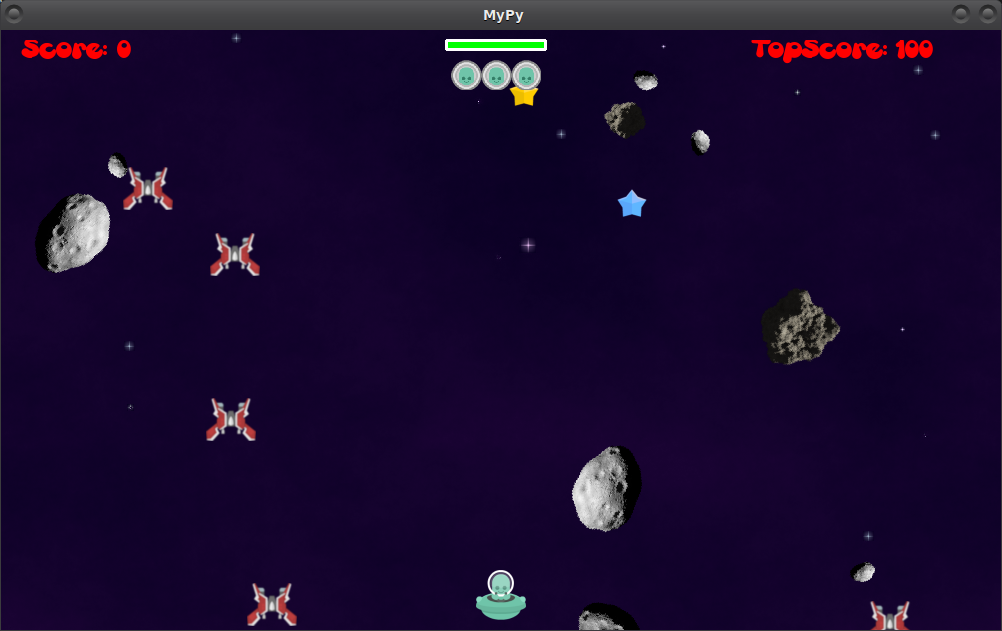The height and width of the screenshot is (631, 1002).
Task: Click the lone title bar button beside MyPy's left corner
Action: click(x=14, y=14)
